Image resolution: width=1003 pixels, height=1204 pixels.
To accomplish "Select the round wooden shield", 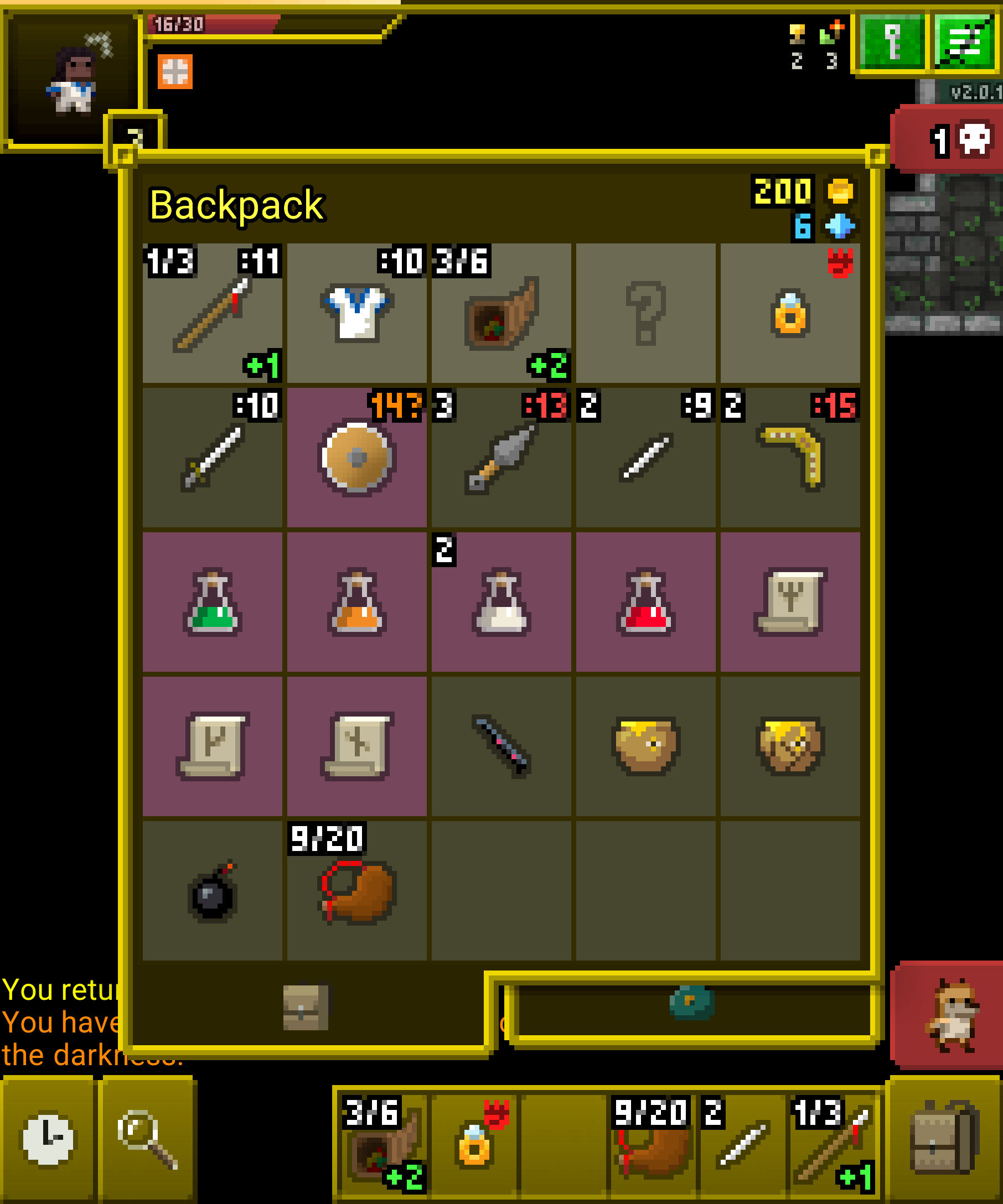I will [356, 459].
